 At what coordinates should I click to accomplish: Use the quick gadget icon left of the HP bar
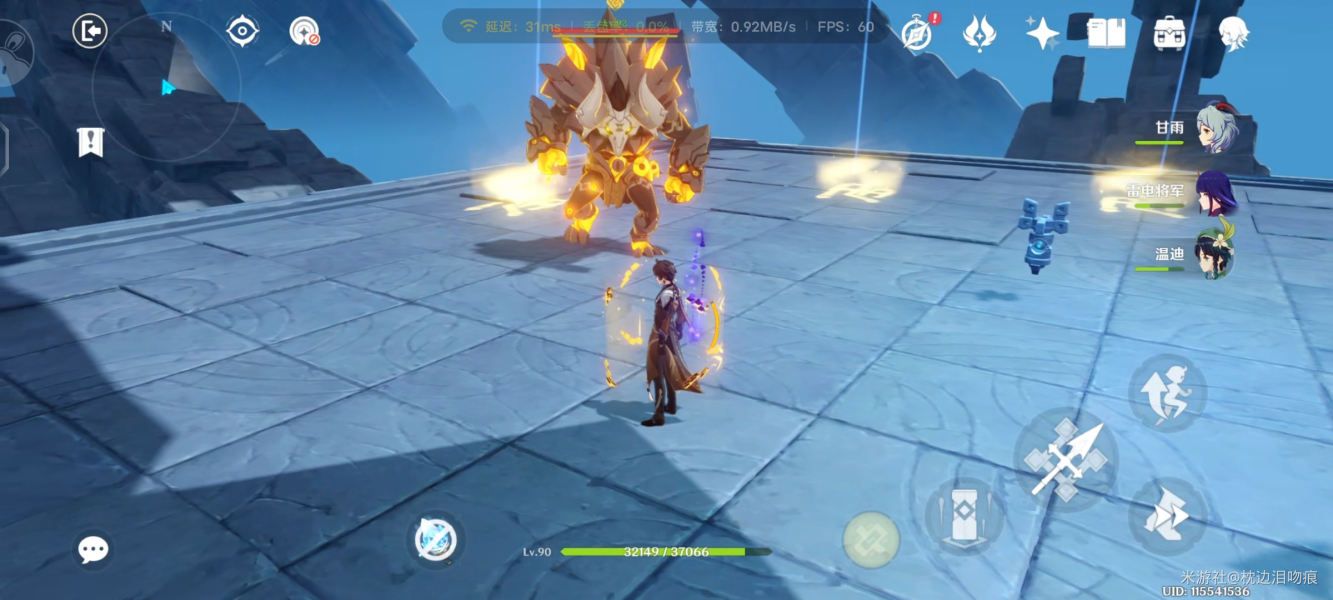[x=435, y=540]
